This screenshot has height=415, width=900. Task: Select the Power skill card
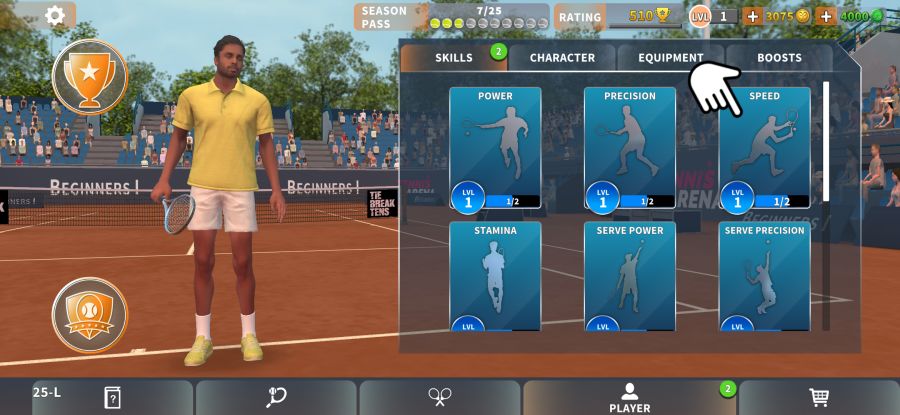(x=495, y=148)
